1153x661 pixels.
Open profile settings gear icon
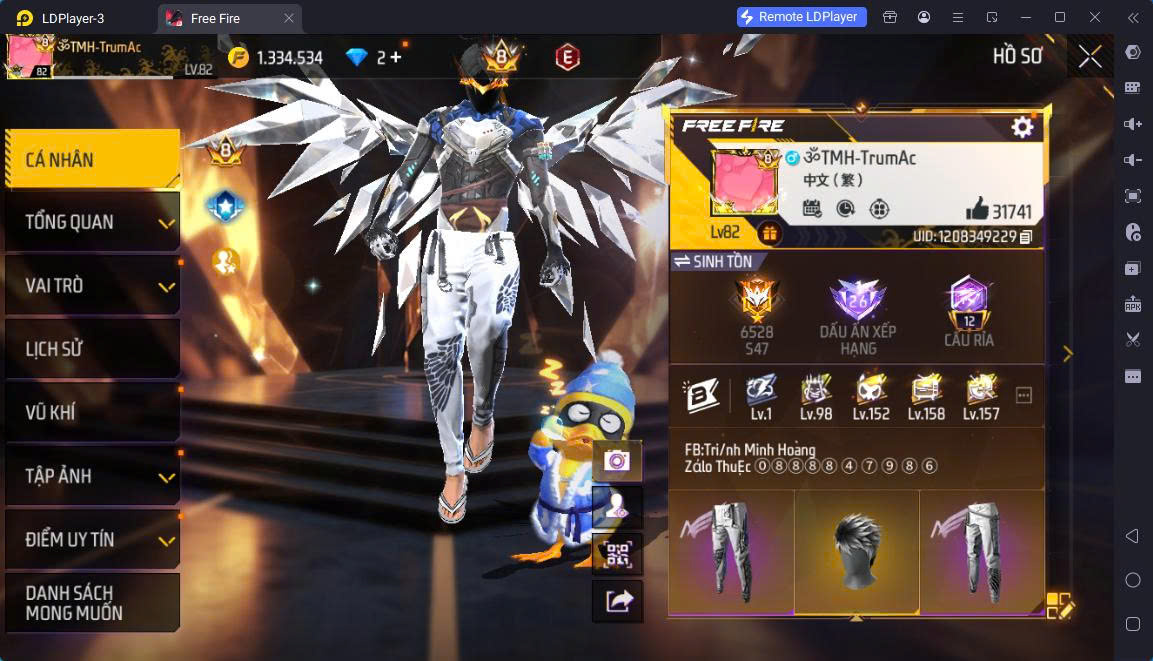tap(1022, 127)
